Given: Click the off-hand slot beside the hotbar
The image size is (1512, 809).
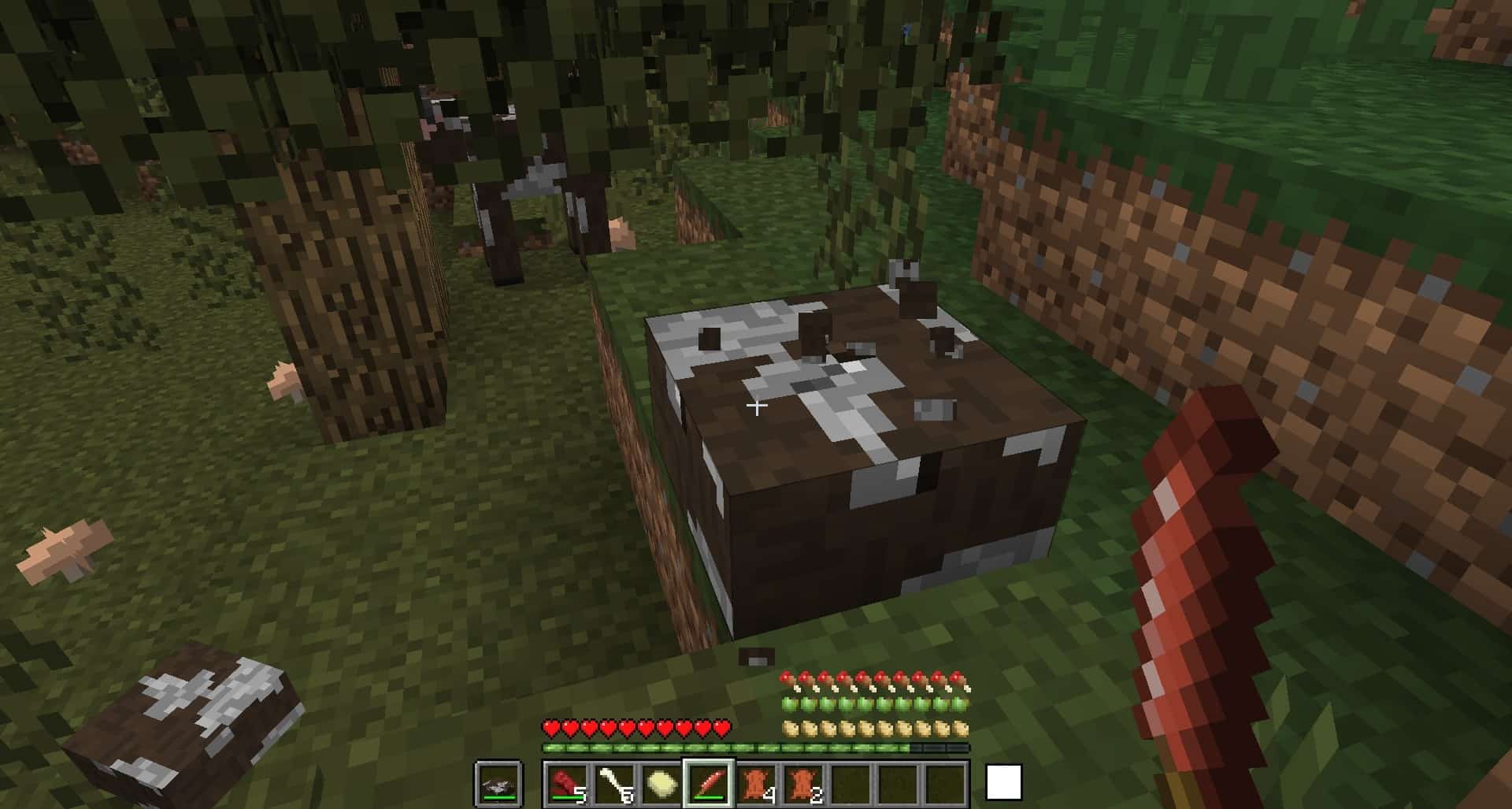Looking at the screenshot, I should pyautogui.click(x=498, y=784).
